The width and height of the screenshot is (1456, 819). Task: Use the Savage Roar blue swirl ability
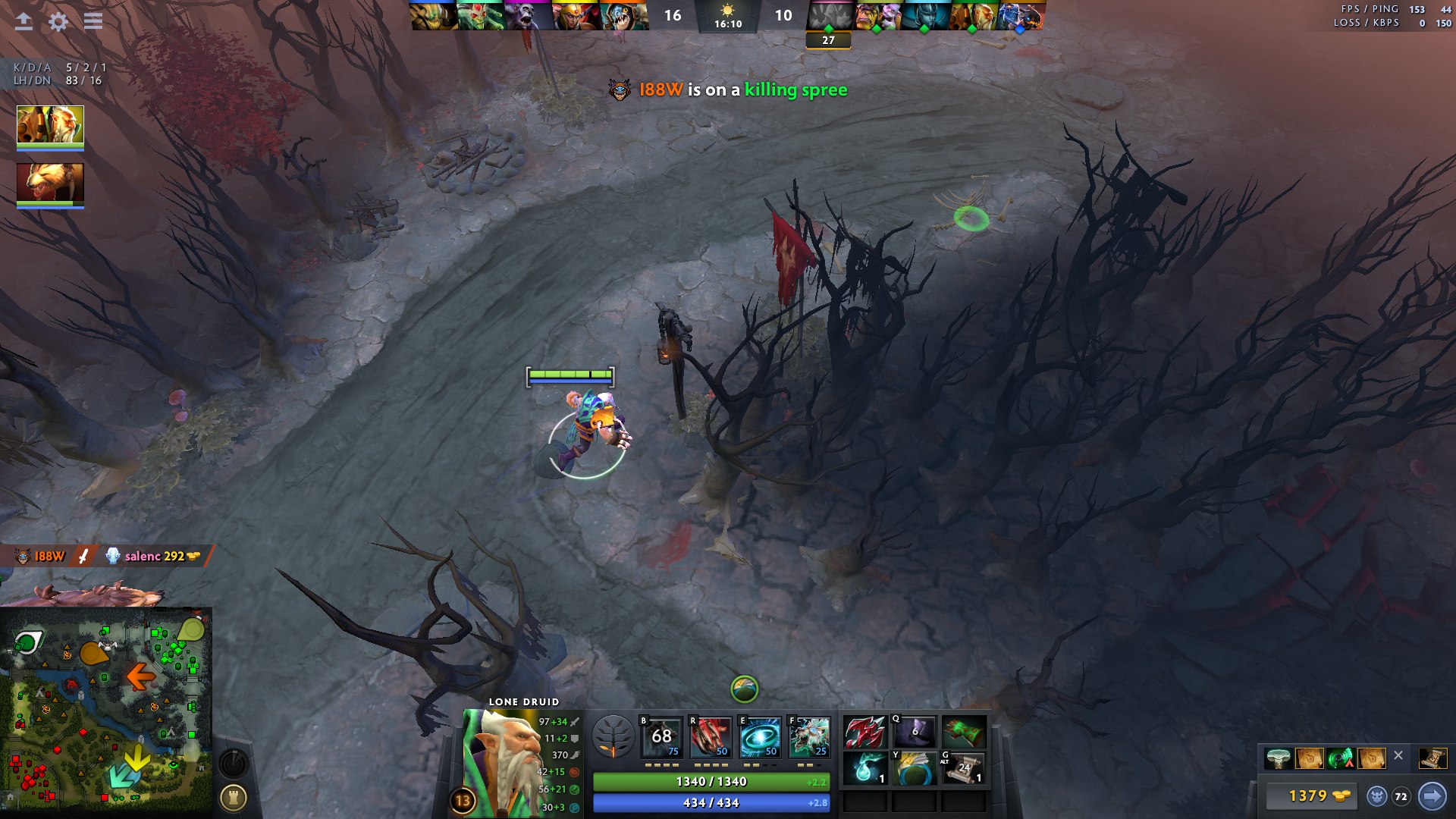click(x=760, y=737)
